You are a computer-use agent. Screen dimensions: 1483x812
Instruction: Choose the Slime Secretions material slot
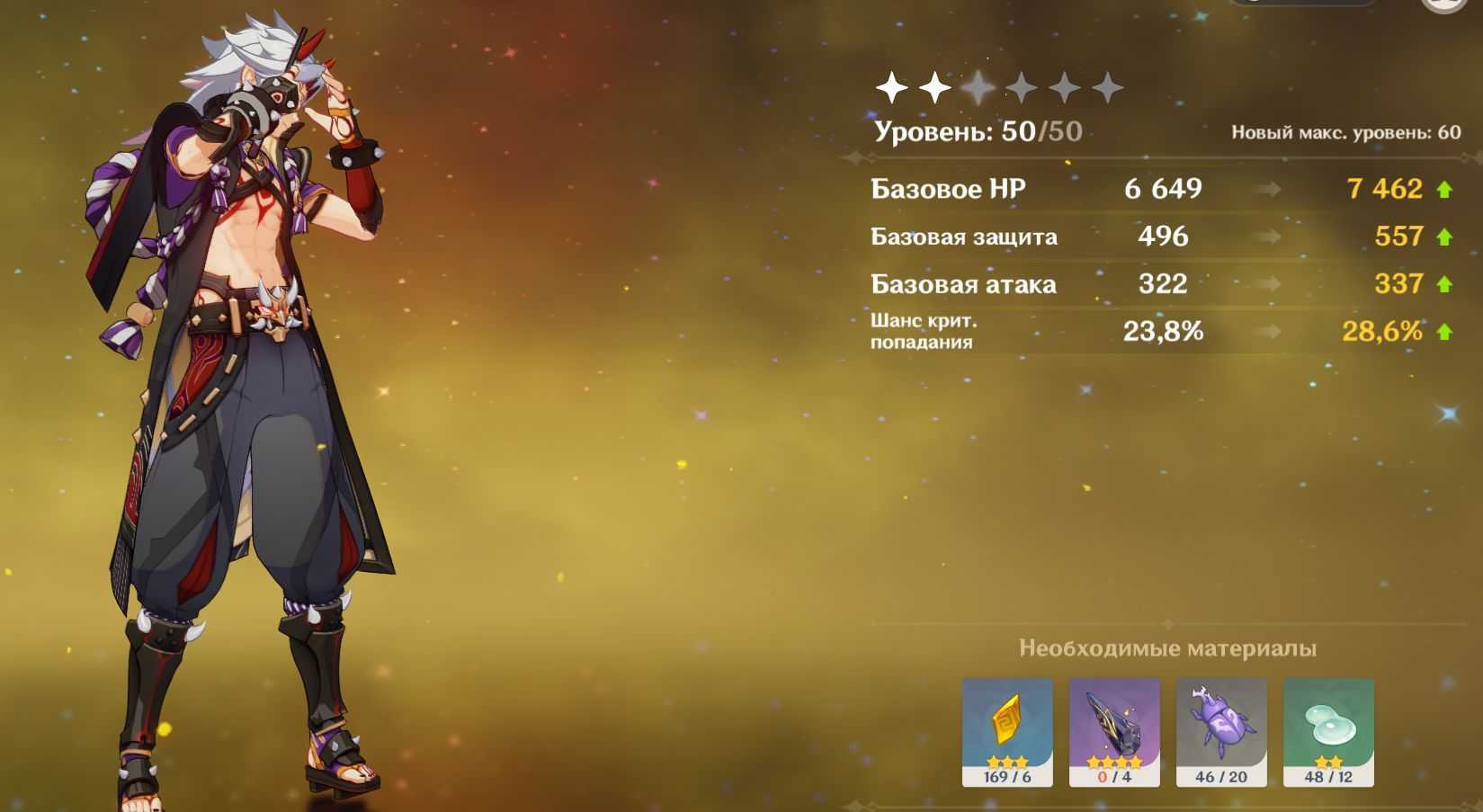(1328, 729)
